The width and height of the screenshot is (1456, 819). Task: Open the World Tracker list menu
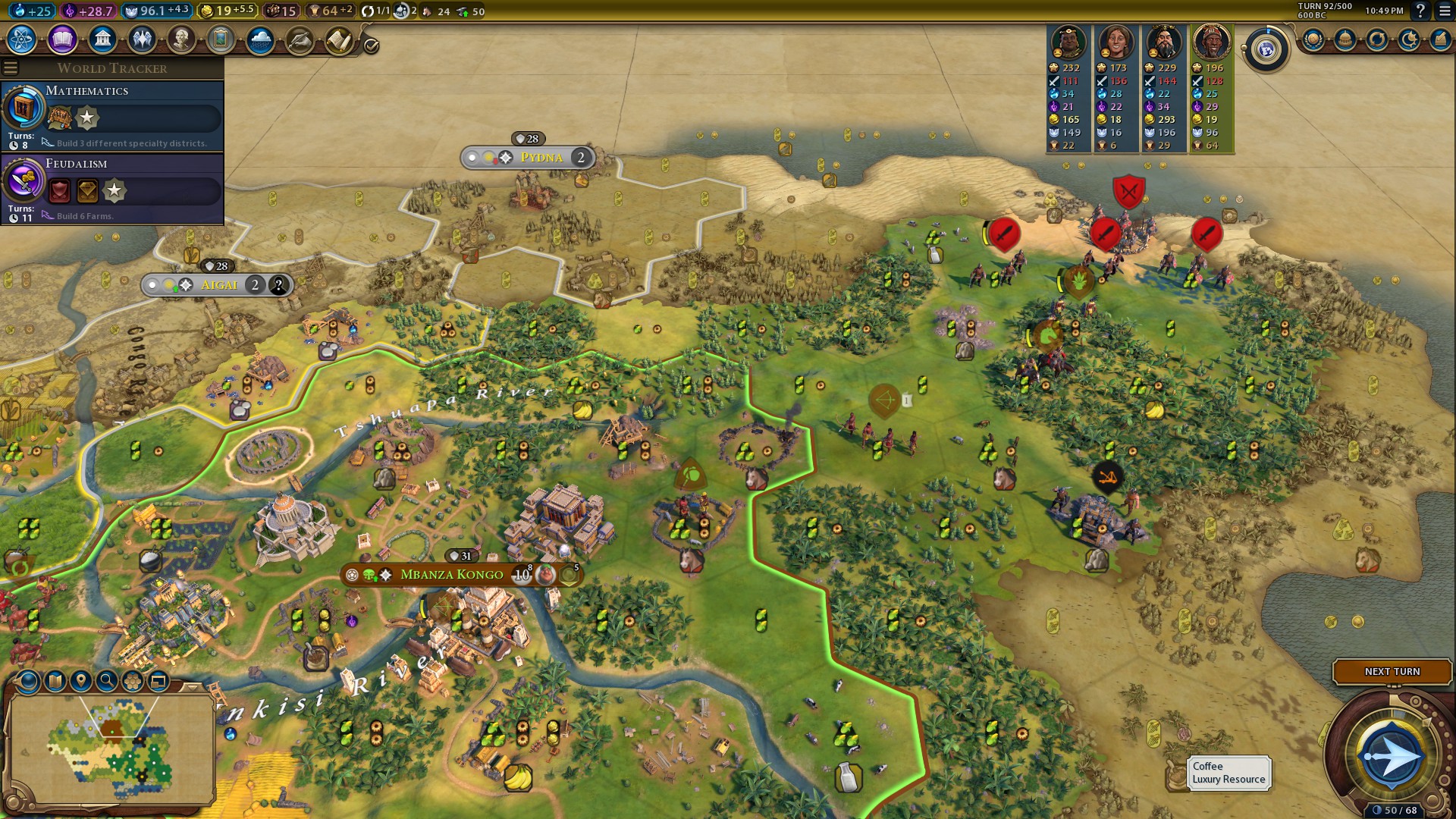11,68
